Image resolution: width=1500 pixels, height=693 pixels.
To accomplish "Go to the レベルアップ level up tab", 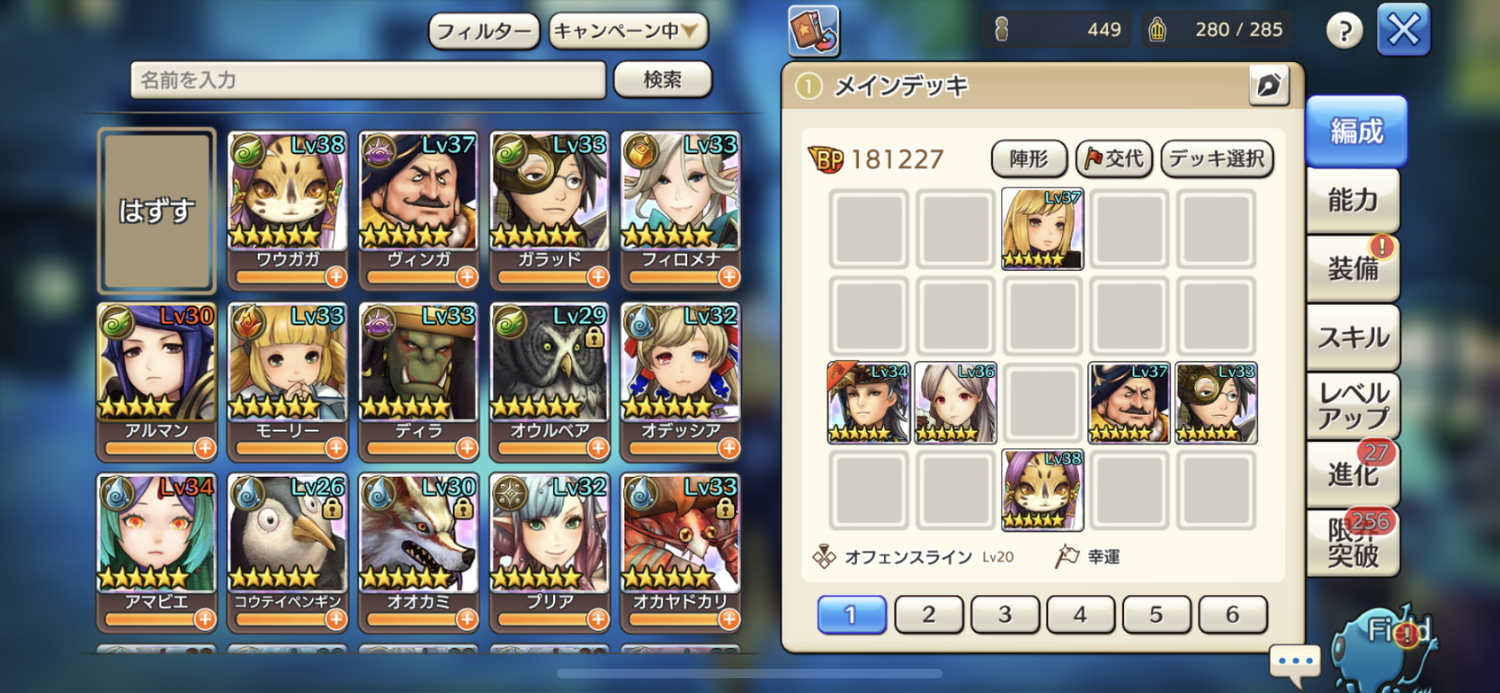I will pyautogui.click(x=1353, y=406).
